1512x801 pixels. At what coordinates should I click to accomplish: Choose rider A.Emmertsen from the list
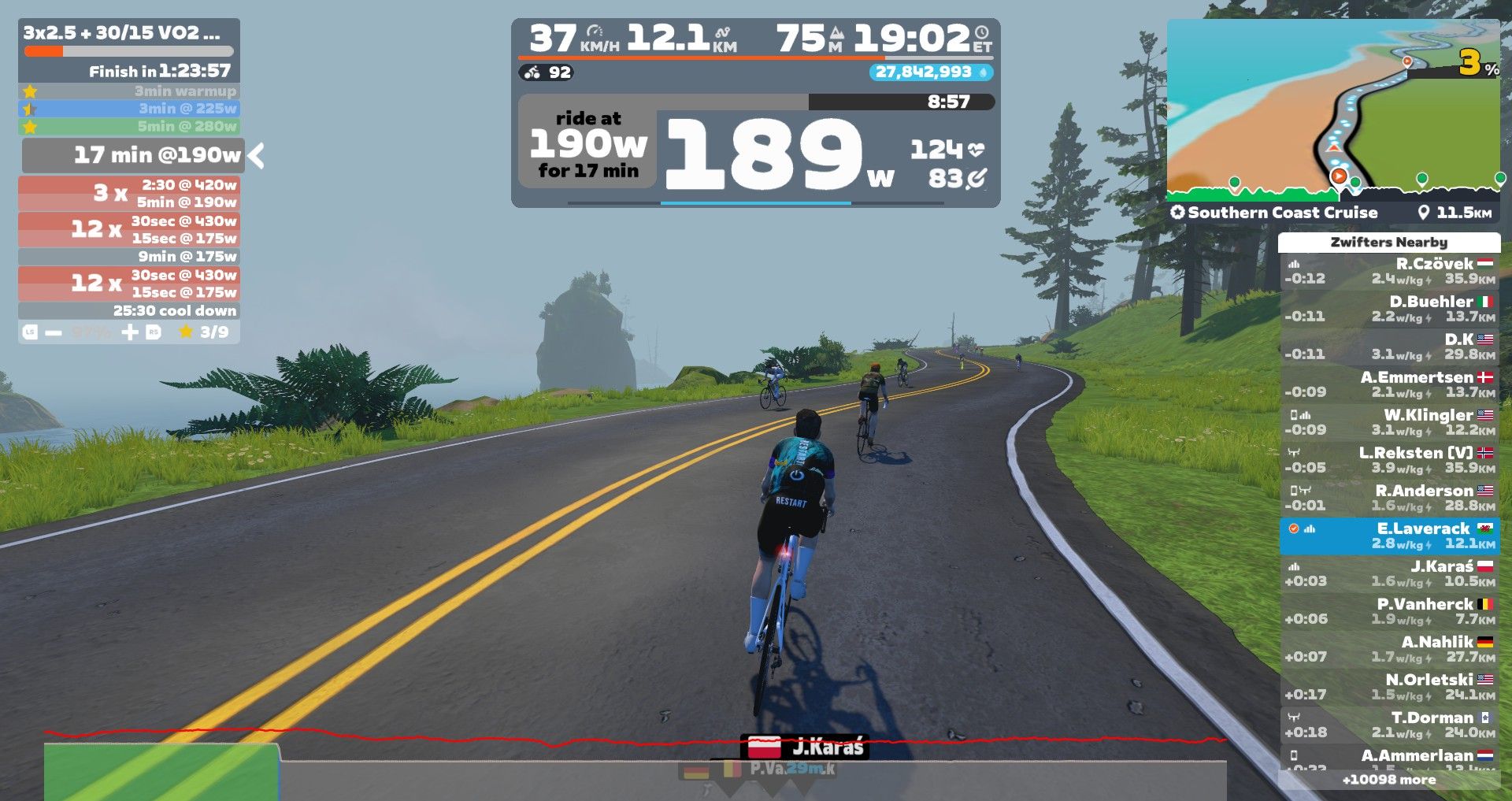pos(1389,384)
